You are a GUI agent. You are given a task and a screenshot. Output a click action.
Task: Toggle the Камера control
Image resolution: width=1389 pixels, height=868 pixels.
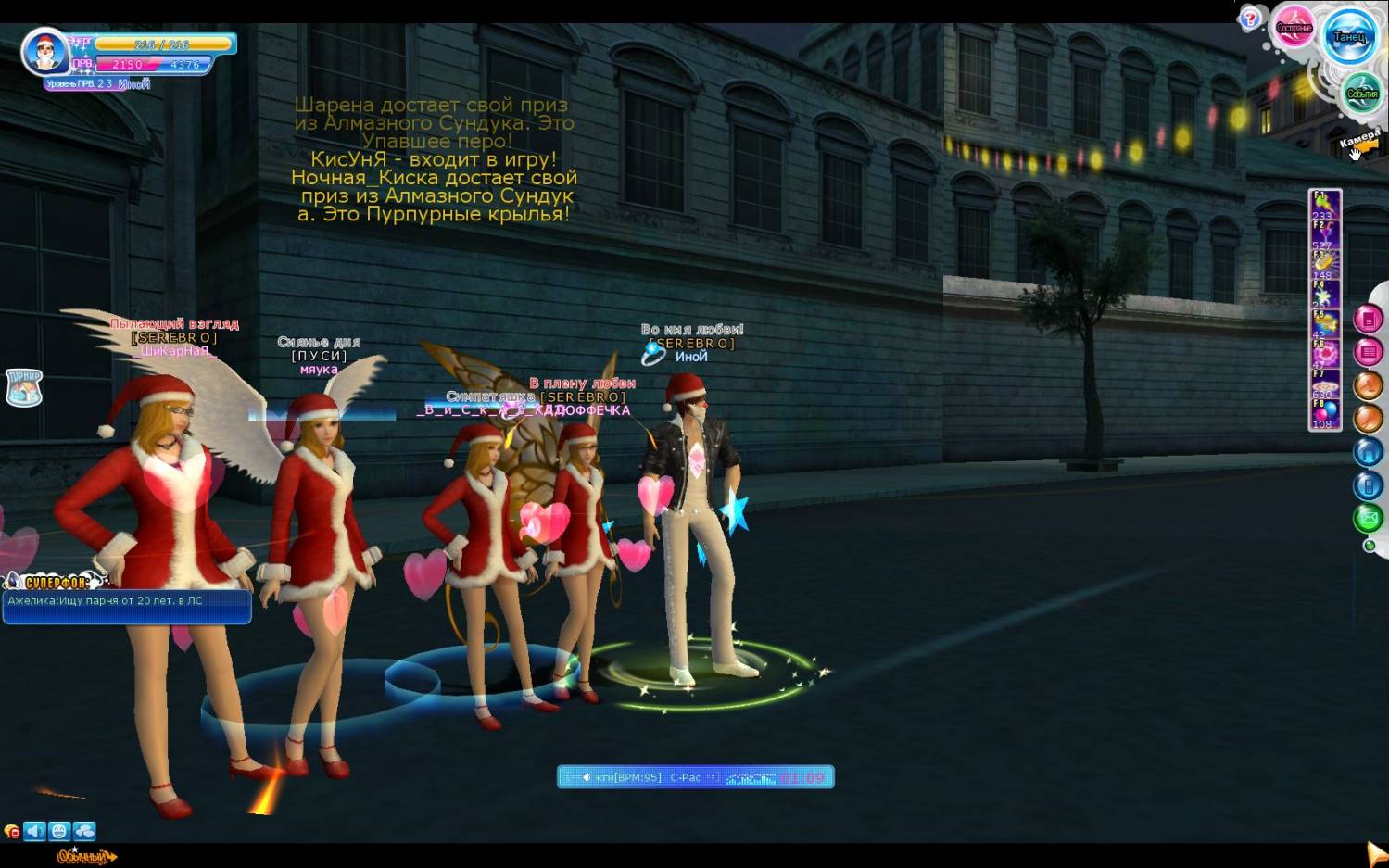coord(1359,143)
